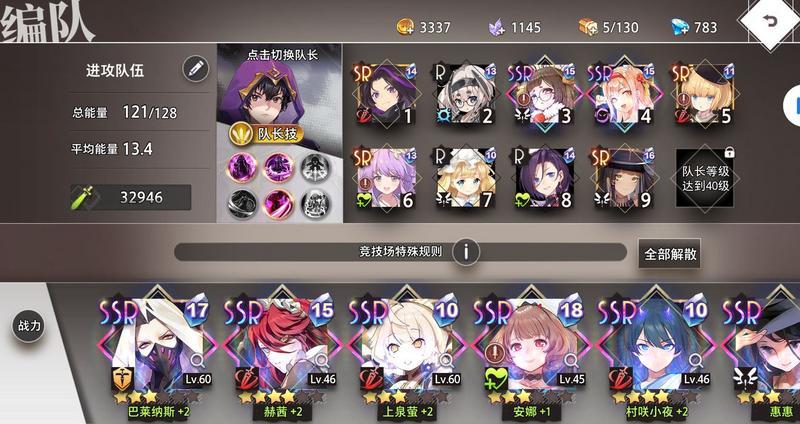
Task: Choose team slot 5 blonde character
Action: pos(700,95)
